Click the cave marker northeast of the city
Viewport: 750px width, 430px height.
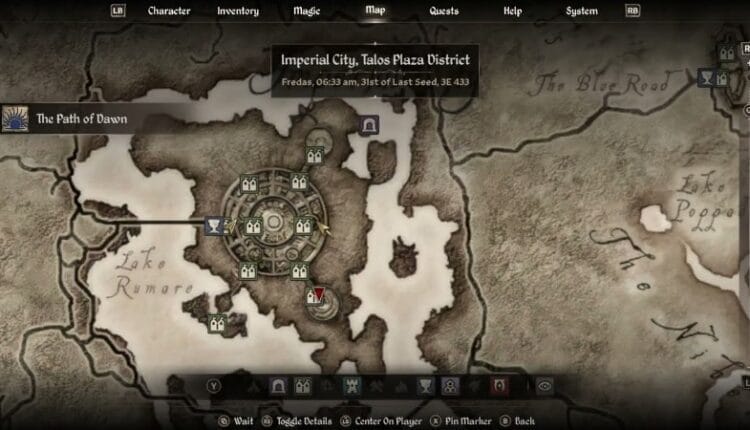(368, 125)
